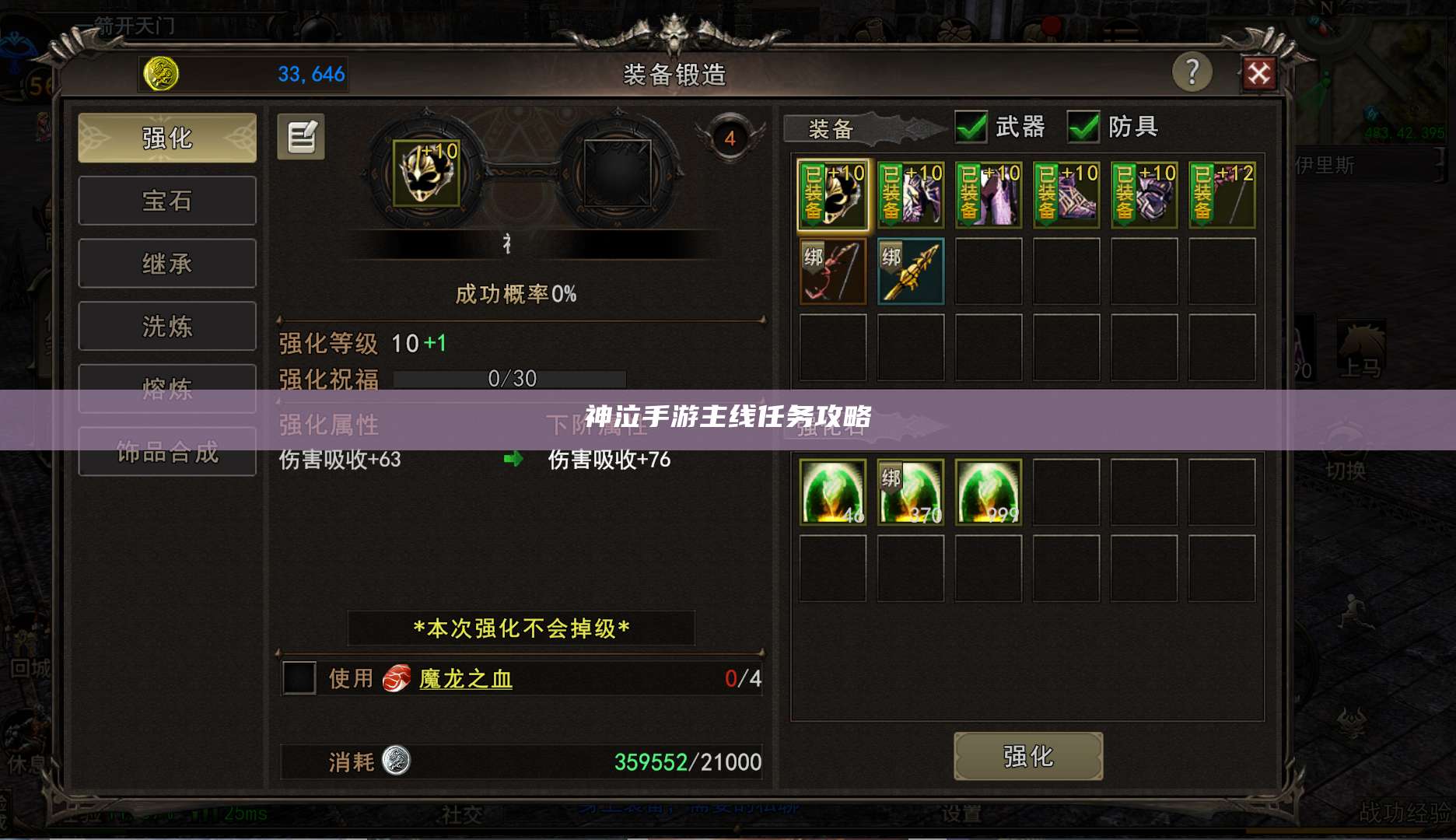
Task: Click the 强化祝福 blessing progress bar
Action: coord(509,378)
